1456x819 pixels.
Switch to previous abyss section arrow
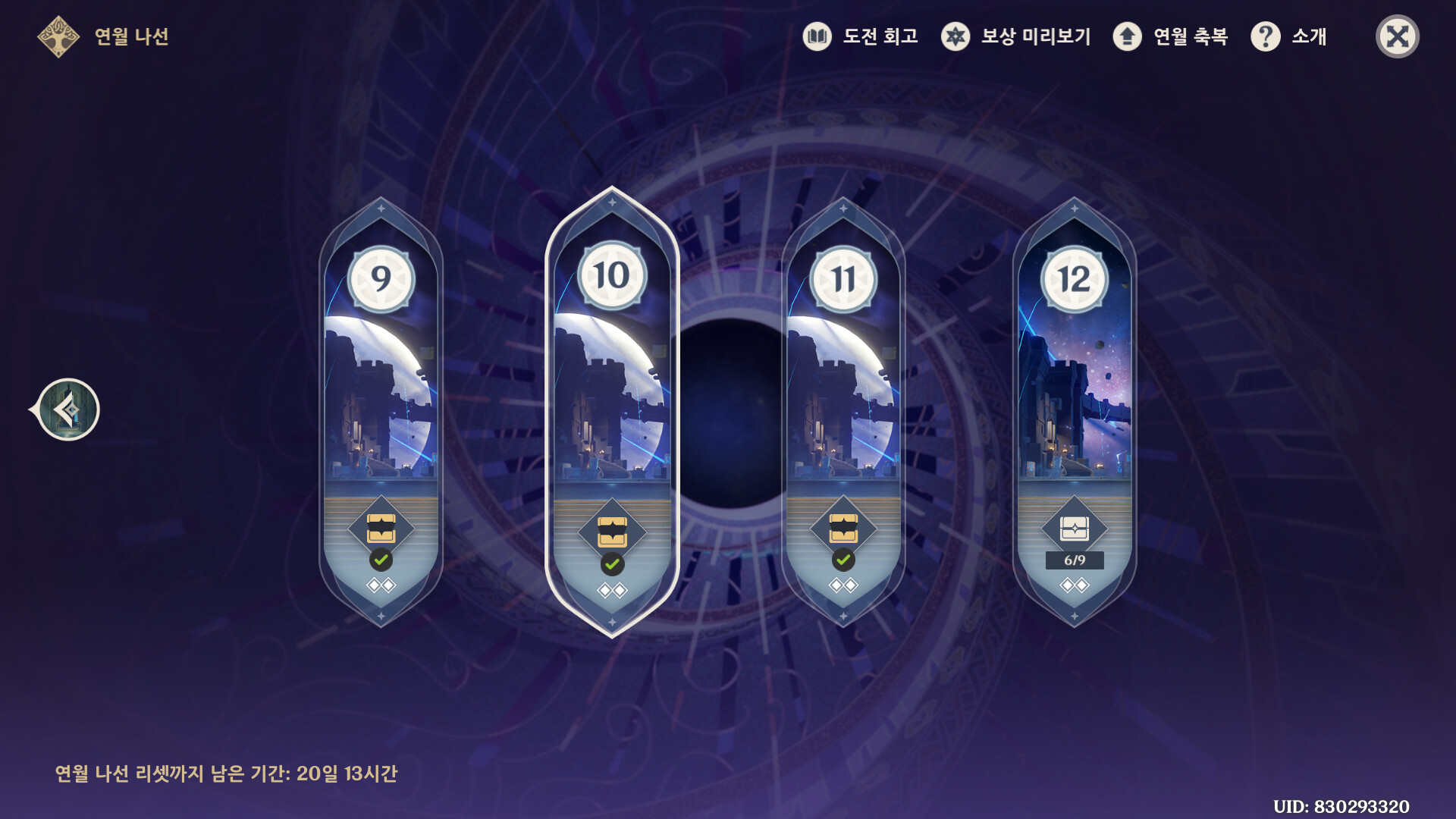pyautogui.click(x=68, y=410)
